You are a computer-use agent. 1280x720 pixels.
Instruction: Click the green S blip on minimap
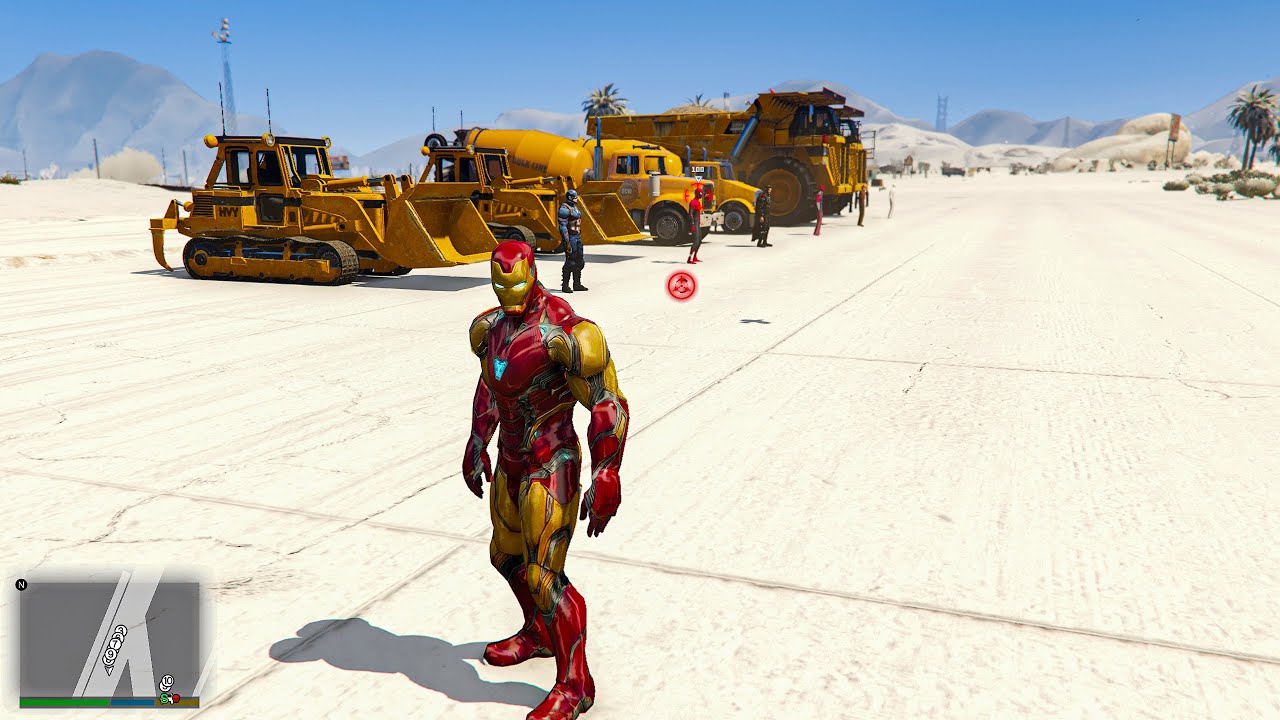tap(163, 697)
